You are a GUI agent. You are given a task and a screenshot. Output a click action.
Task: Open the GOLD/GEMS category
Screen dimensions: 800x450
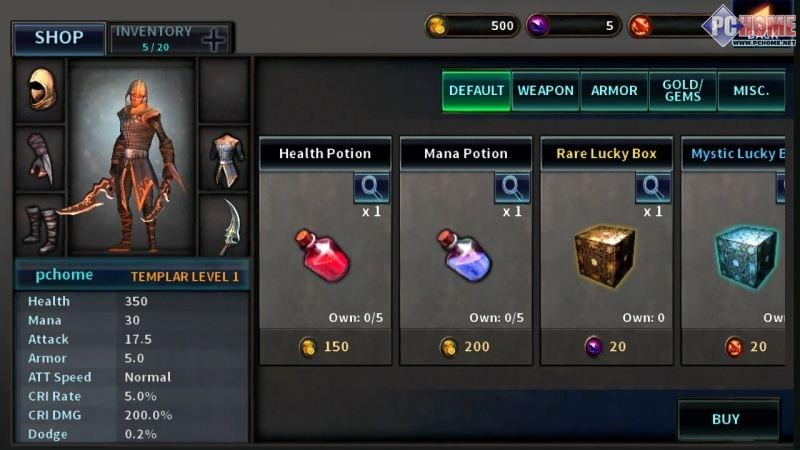tap(682, 90)
